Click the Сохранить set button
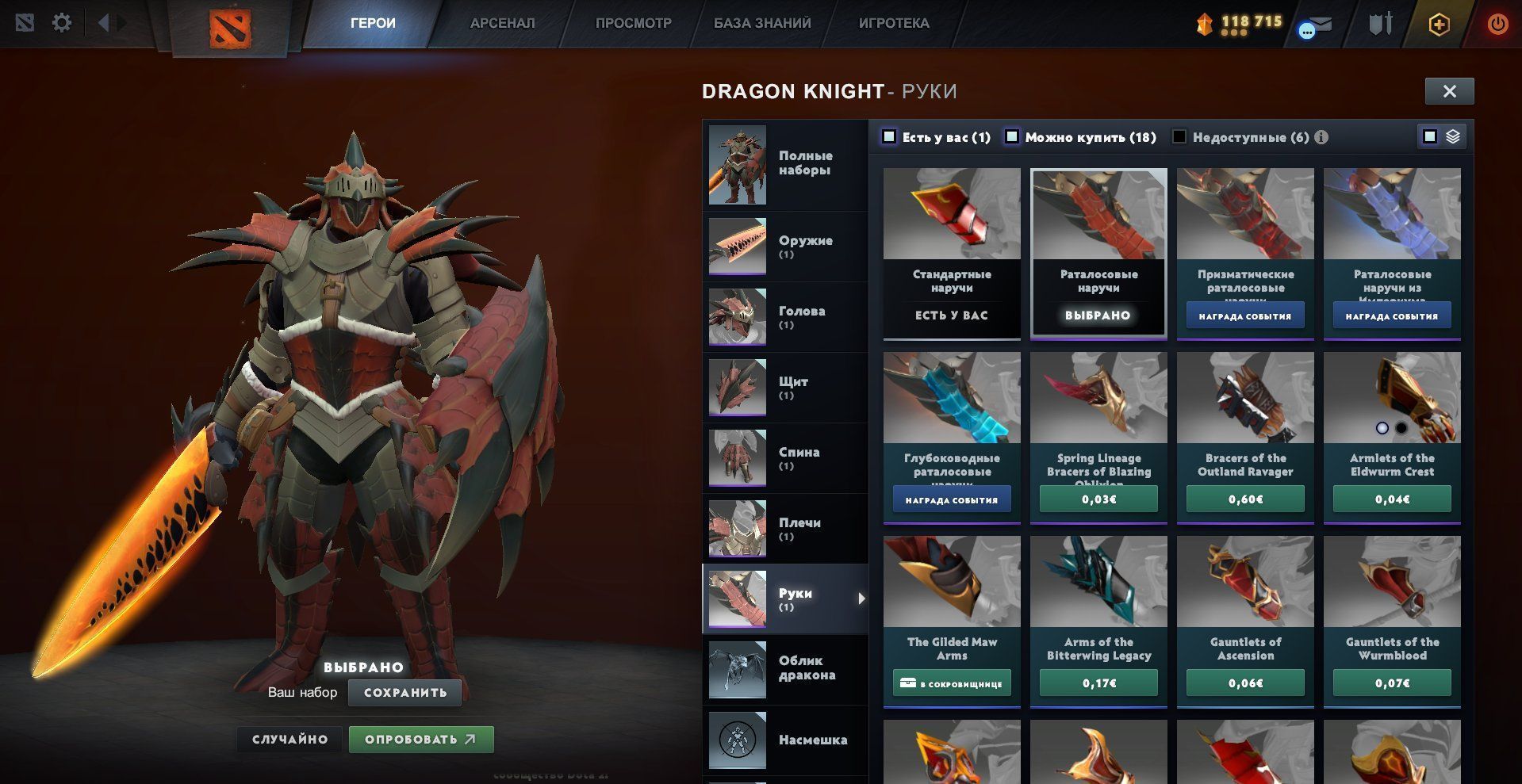This screenshot has width=1522, height=784. pyautogui.click(x=405, y=692)
